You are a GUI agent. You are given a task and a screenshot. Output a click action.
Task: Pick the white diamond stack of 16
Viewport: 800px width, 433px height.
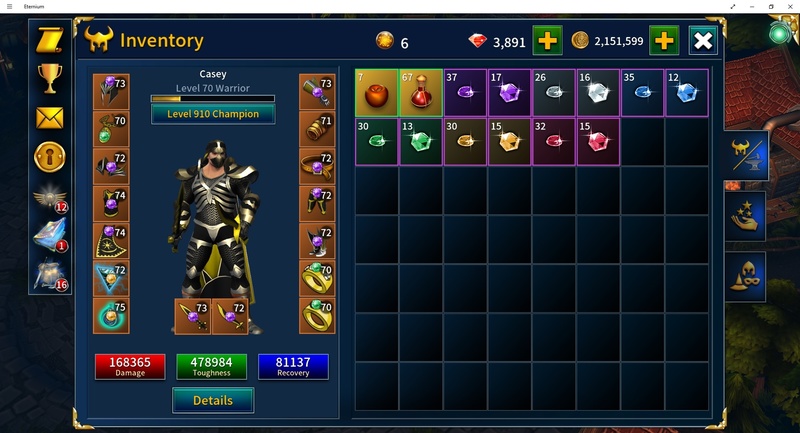point(597,92)
